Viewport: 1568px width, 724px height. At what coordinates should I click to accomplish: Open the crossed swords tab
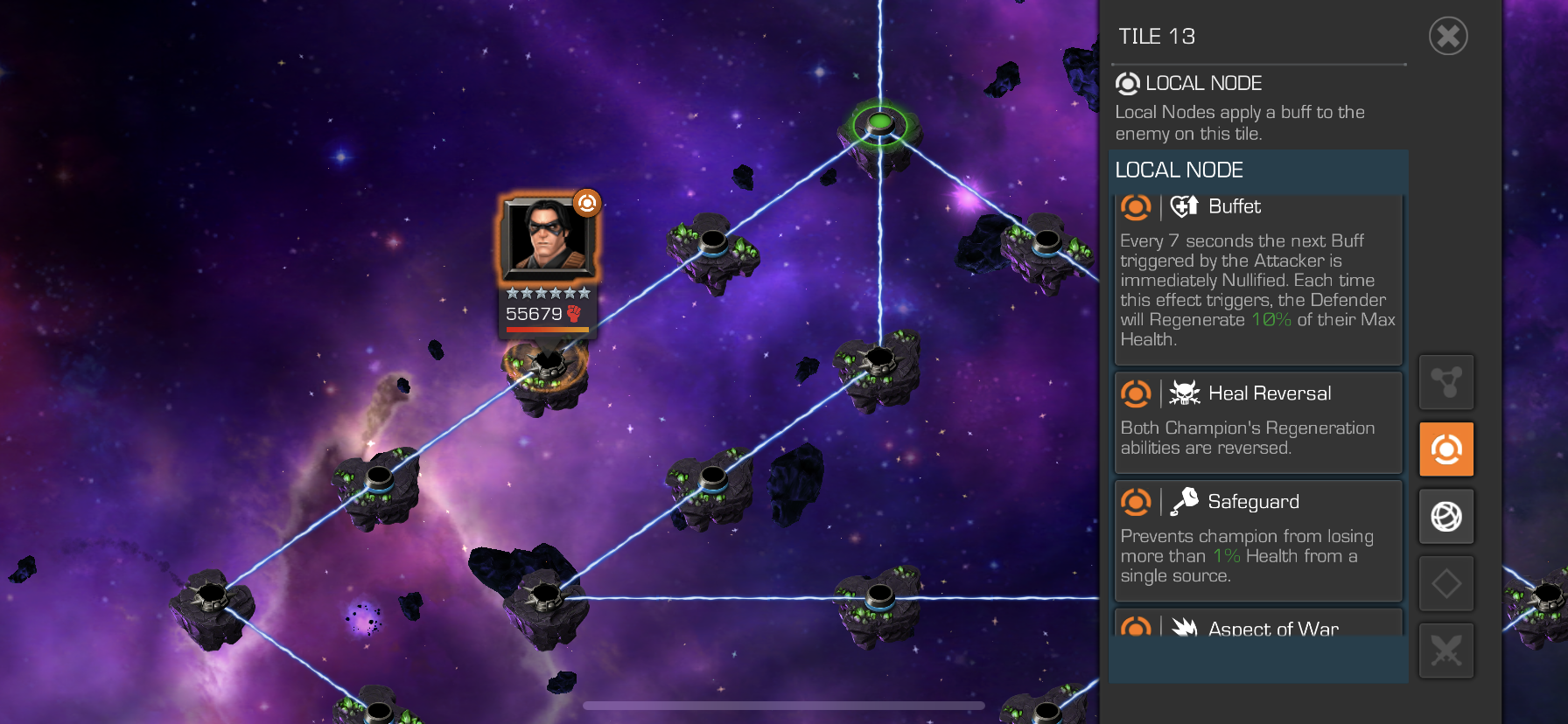tap(1446, 651)
